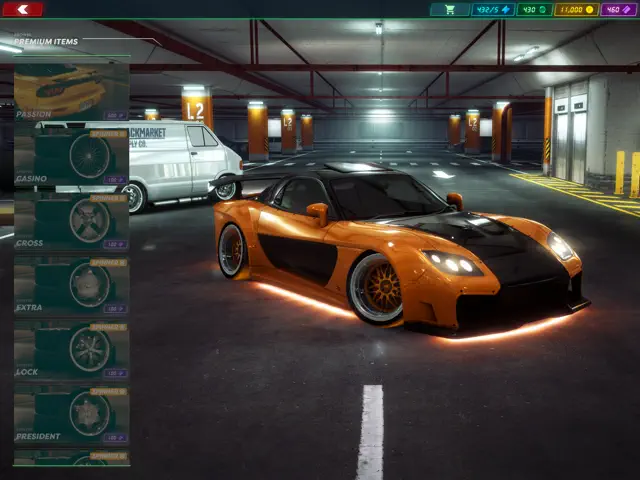This screenshot has width=640, height=480.
Task: Open the shopping cart
Action: 450,9
